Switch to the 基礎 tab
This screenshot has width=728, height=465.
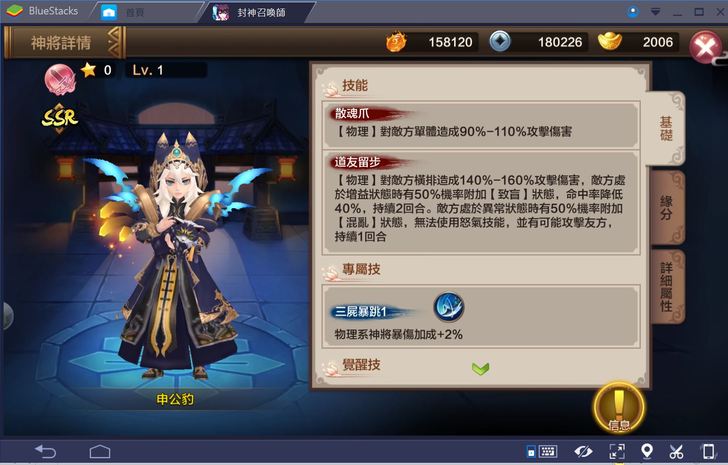click(x=665, y=126)
